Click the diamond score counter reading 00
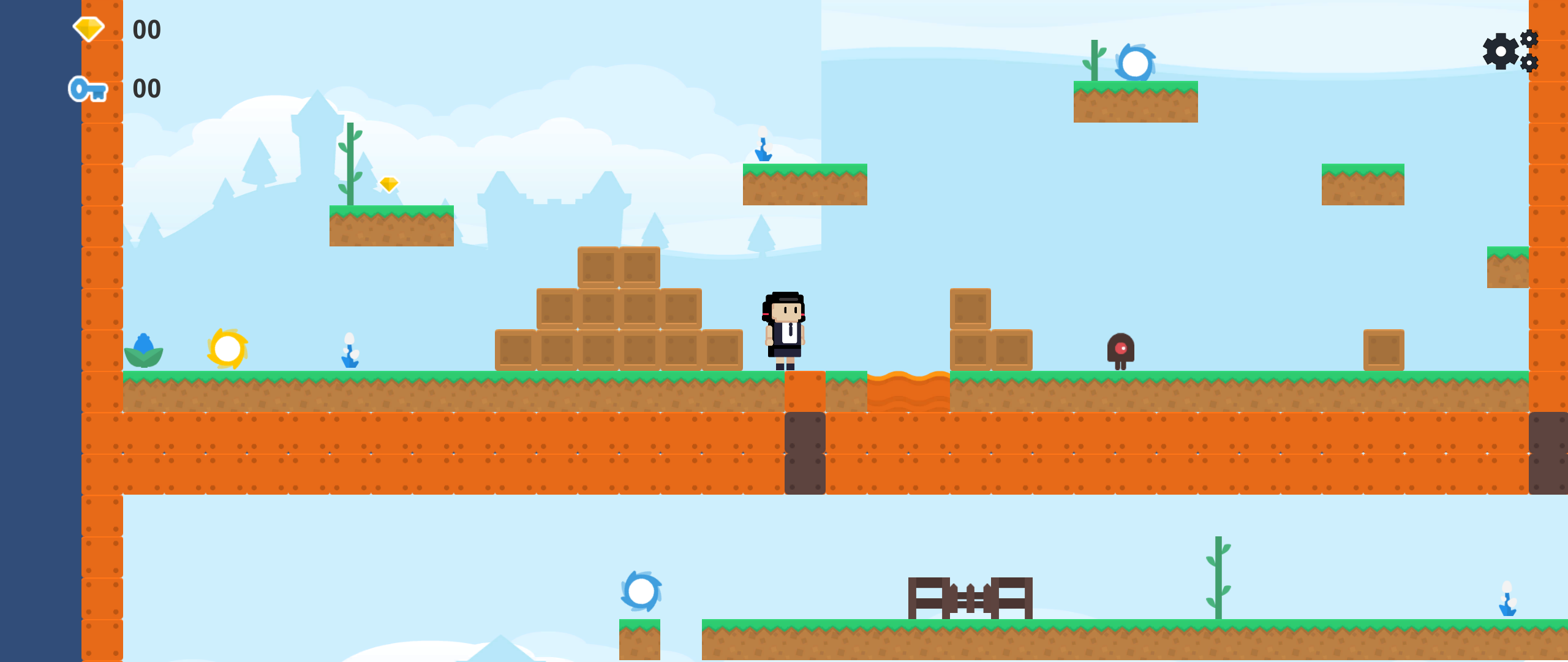The width and height of the screenshot is (1568, 662). 146,29
